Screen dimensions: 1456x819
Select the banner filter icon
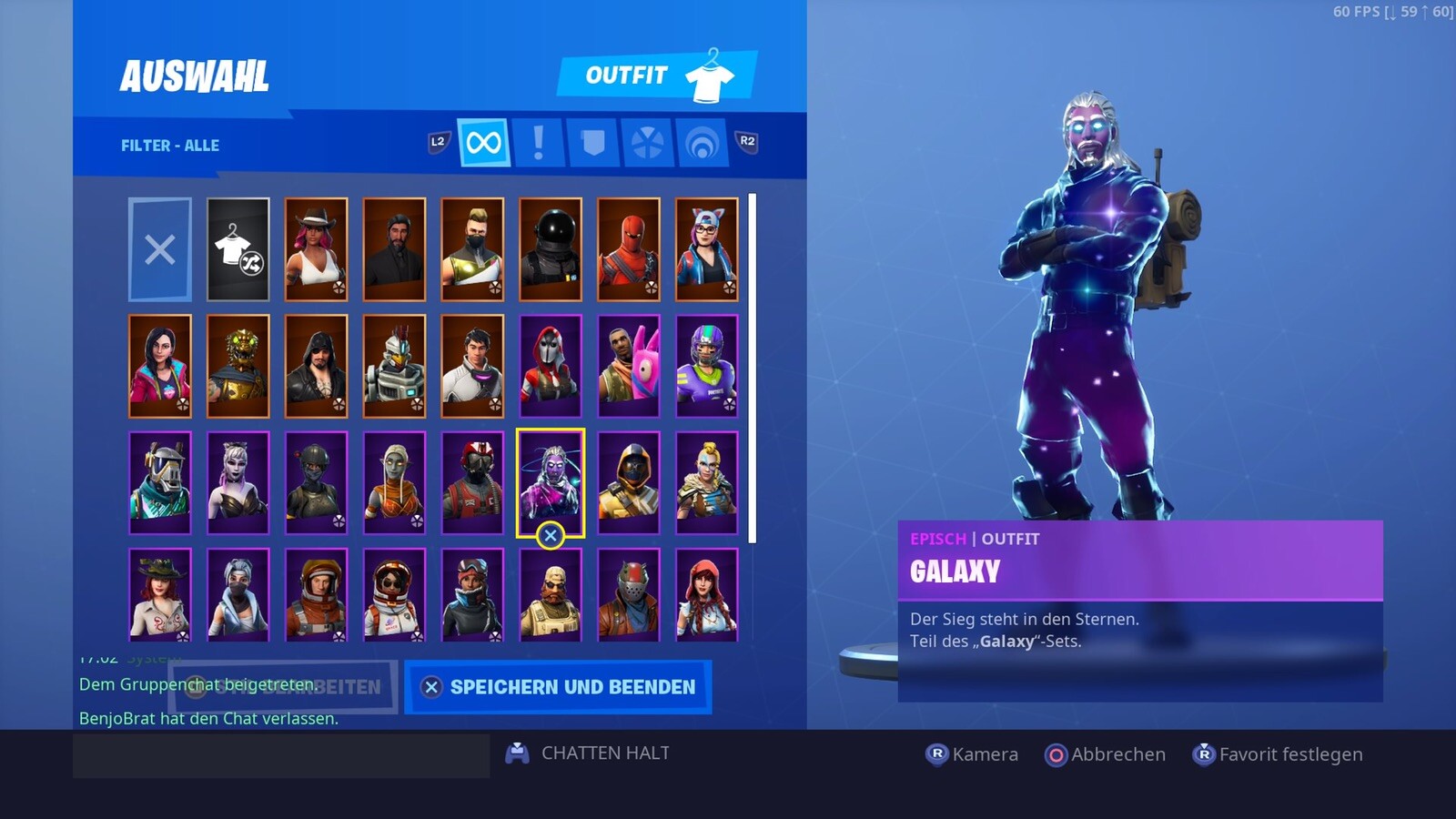[594, 143]
